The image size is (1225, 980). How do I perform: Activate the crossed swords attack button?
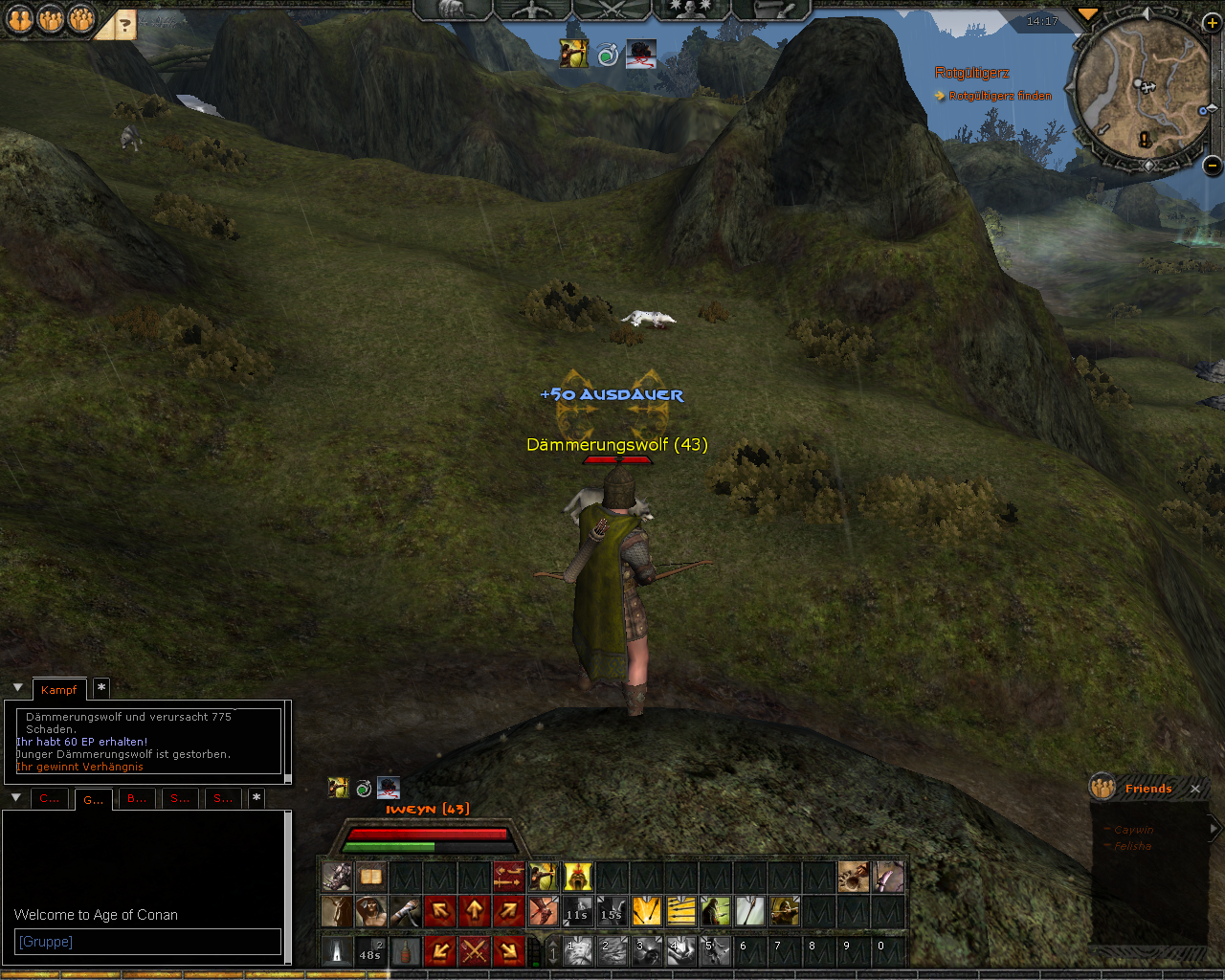474,950
